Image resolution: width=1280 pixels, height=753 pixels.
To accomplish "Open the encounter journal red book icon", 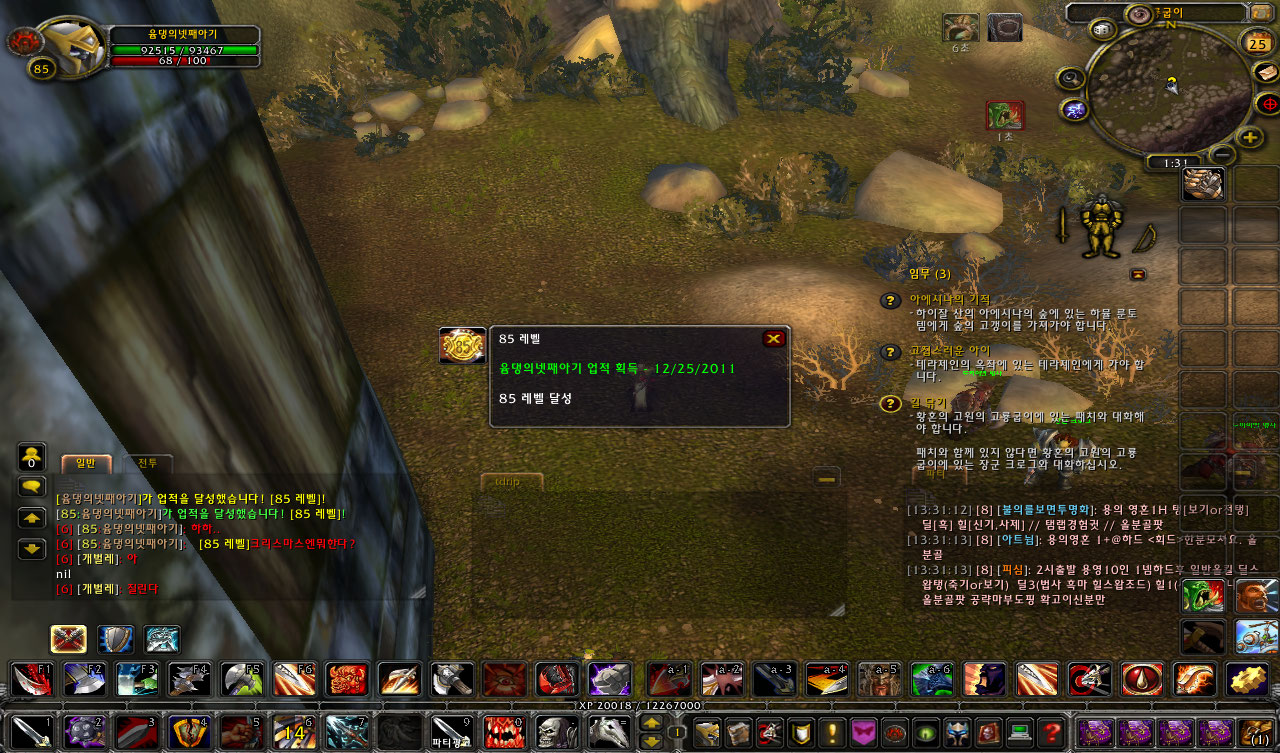I will (x=986, y=733).
